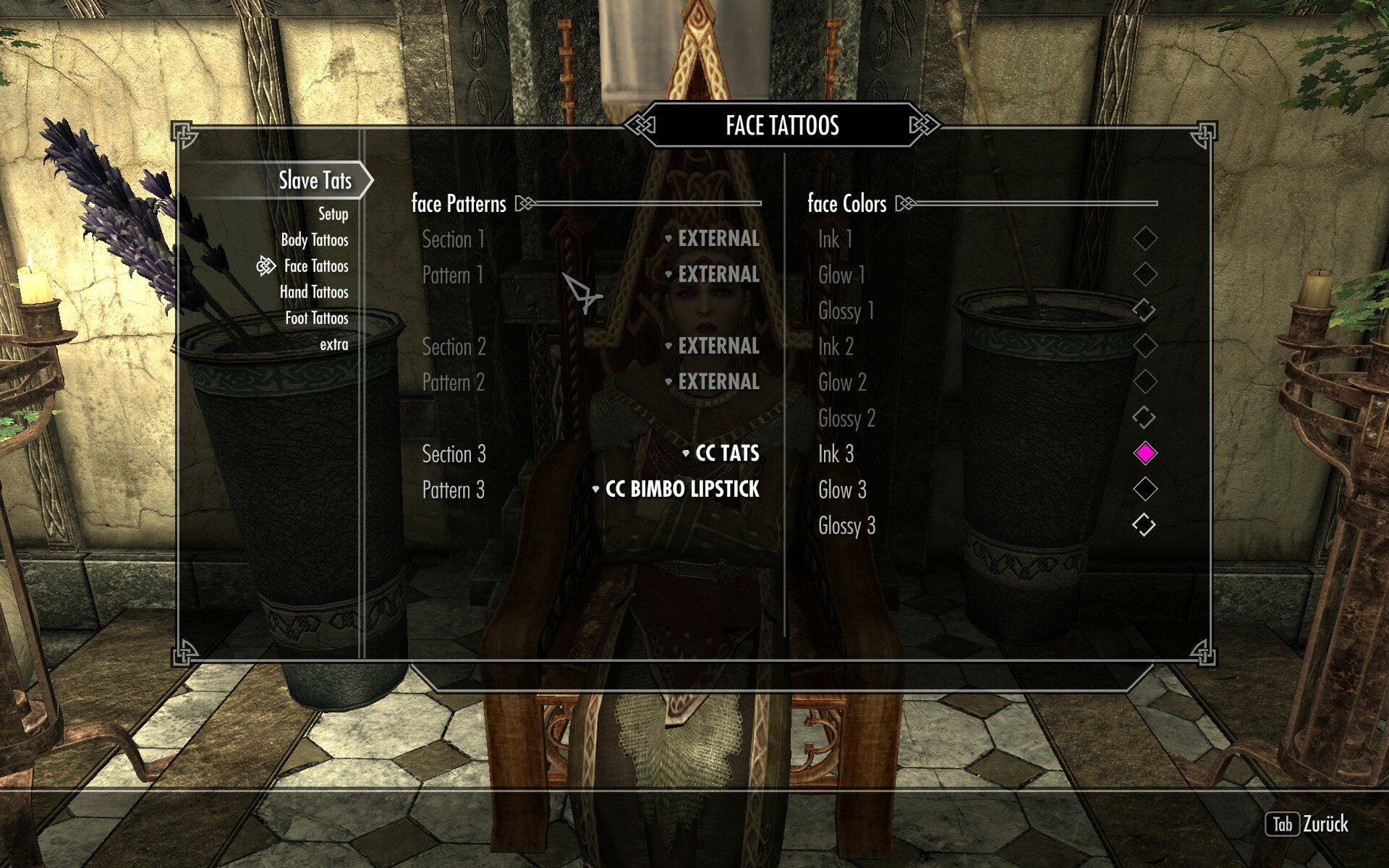Open the Pattern 2 EXTERNAL dropdown
The height and width of the screenshot is (868, 1389).
point(718,383)
